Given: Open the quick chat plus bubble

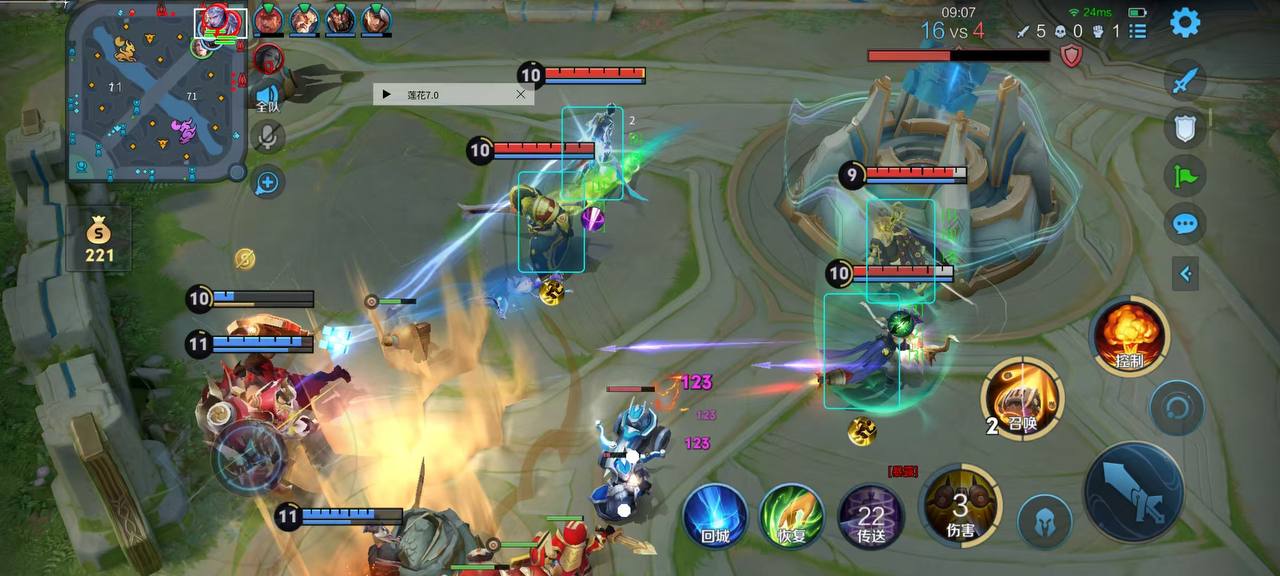Looking at the screenshot, I should [x=267, y=182].
